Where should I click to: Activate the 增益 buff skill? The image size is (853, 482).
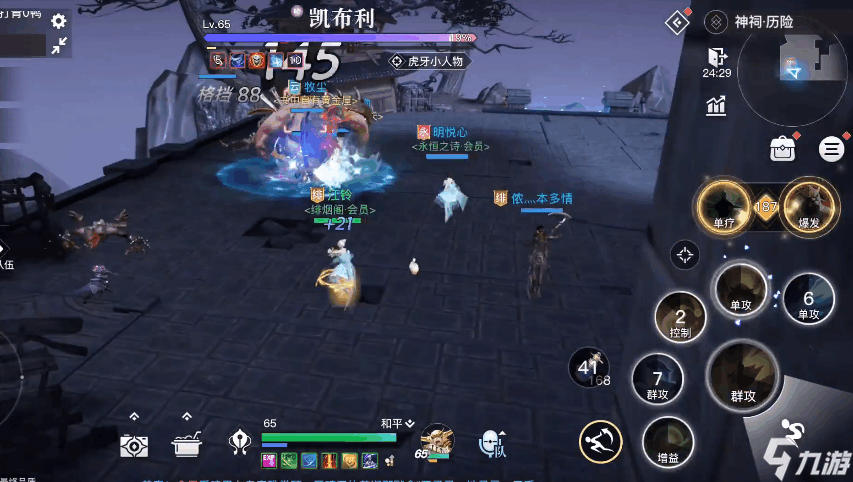pyautogui.click(x=667, y=441)
